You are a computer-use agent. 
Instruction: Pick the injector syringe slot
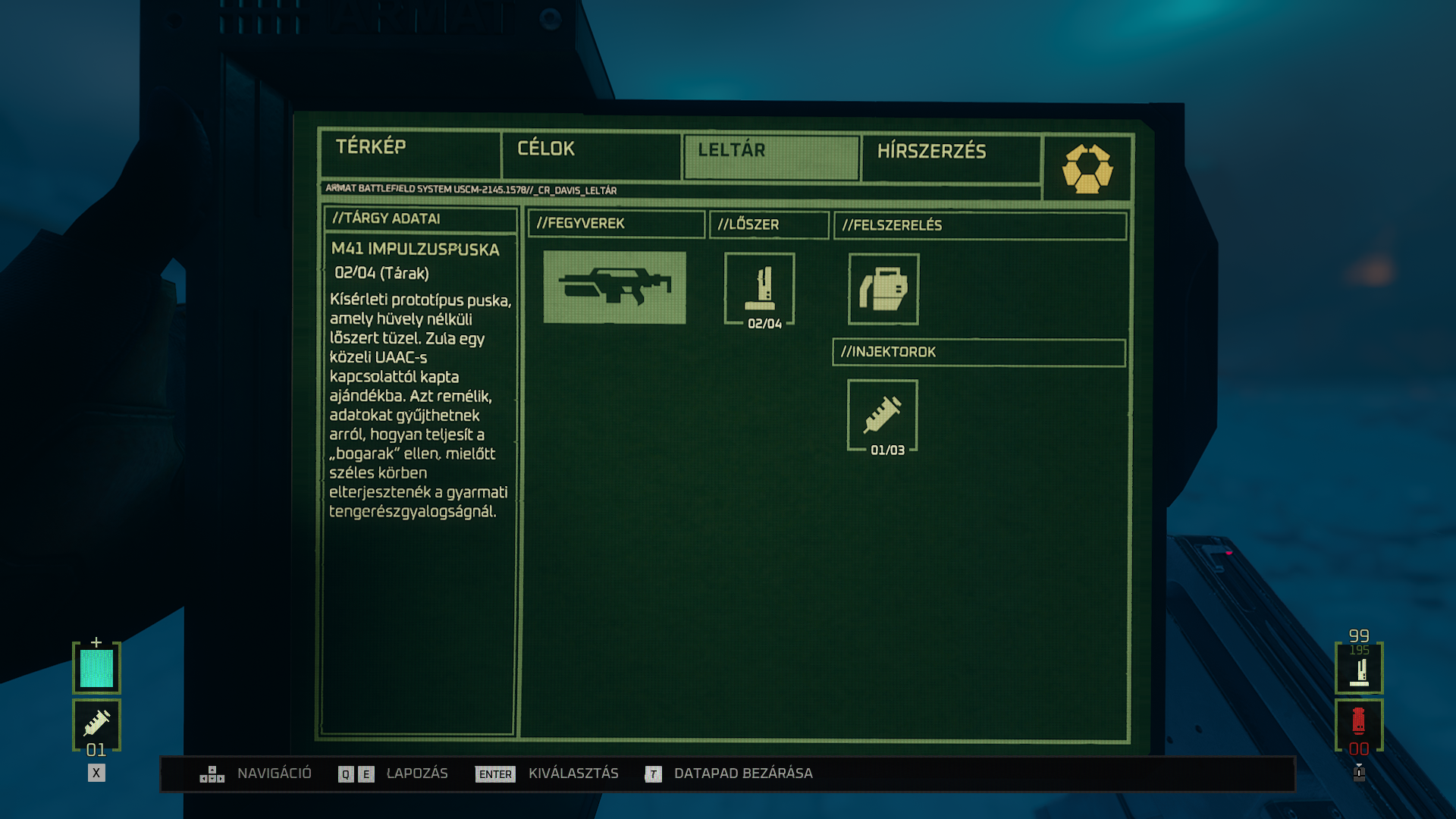coord(883,416)
